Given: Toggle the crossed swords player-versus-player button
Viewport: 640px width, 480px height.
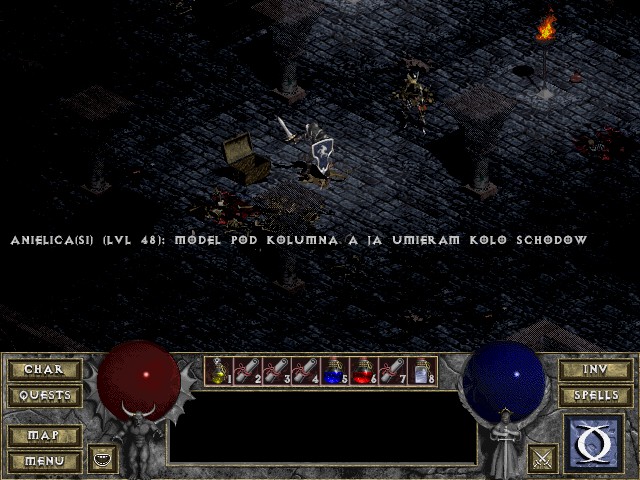Looking at the screenshot, I should [543, 458].
